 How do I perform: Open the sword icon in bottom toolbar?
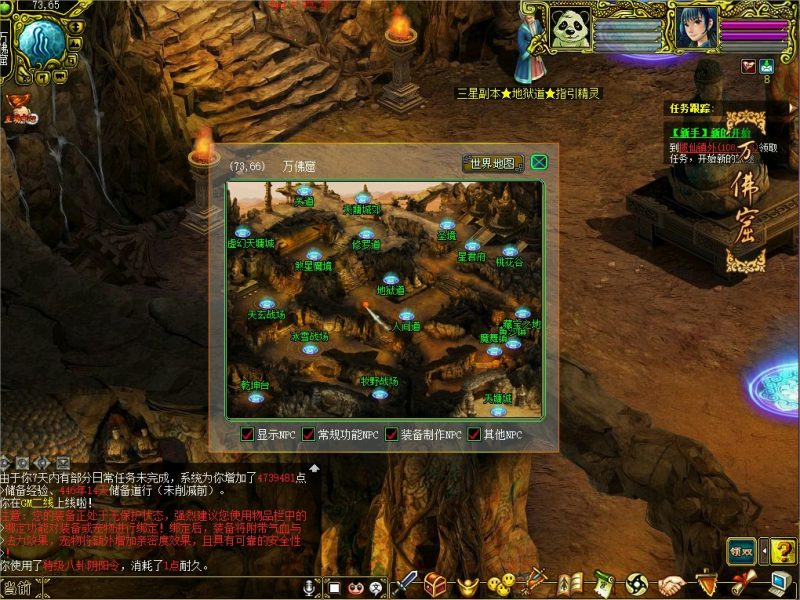tap(405, 583)
